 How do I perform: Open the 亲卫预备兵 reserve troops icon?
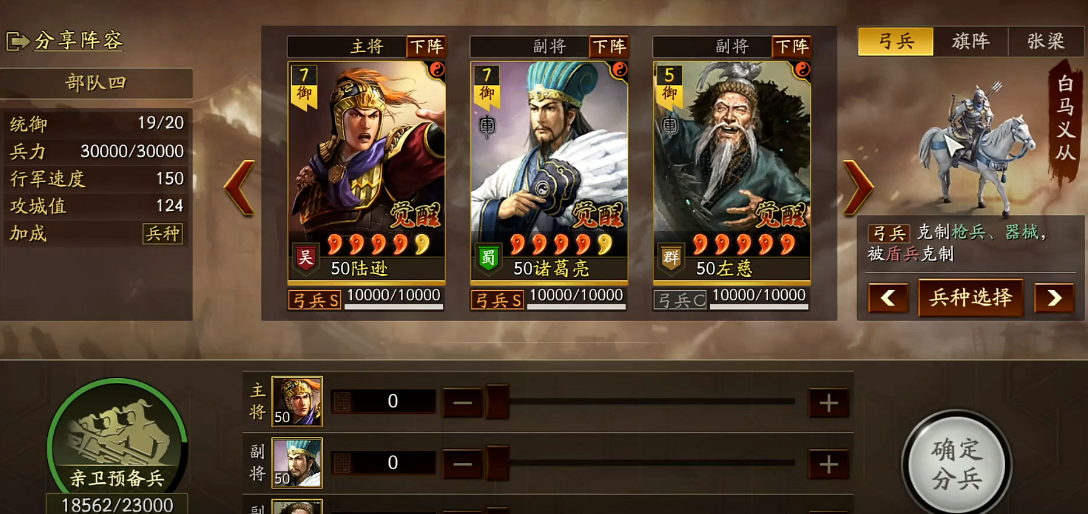(x=117, y=437)
